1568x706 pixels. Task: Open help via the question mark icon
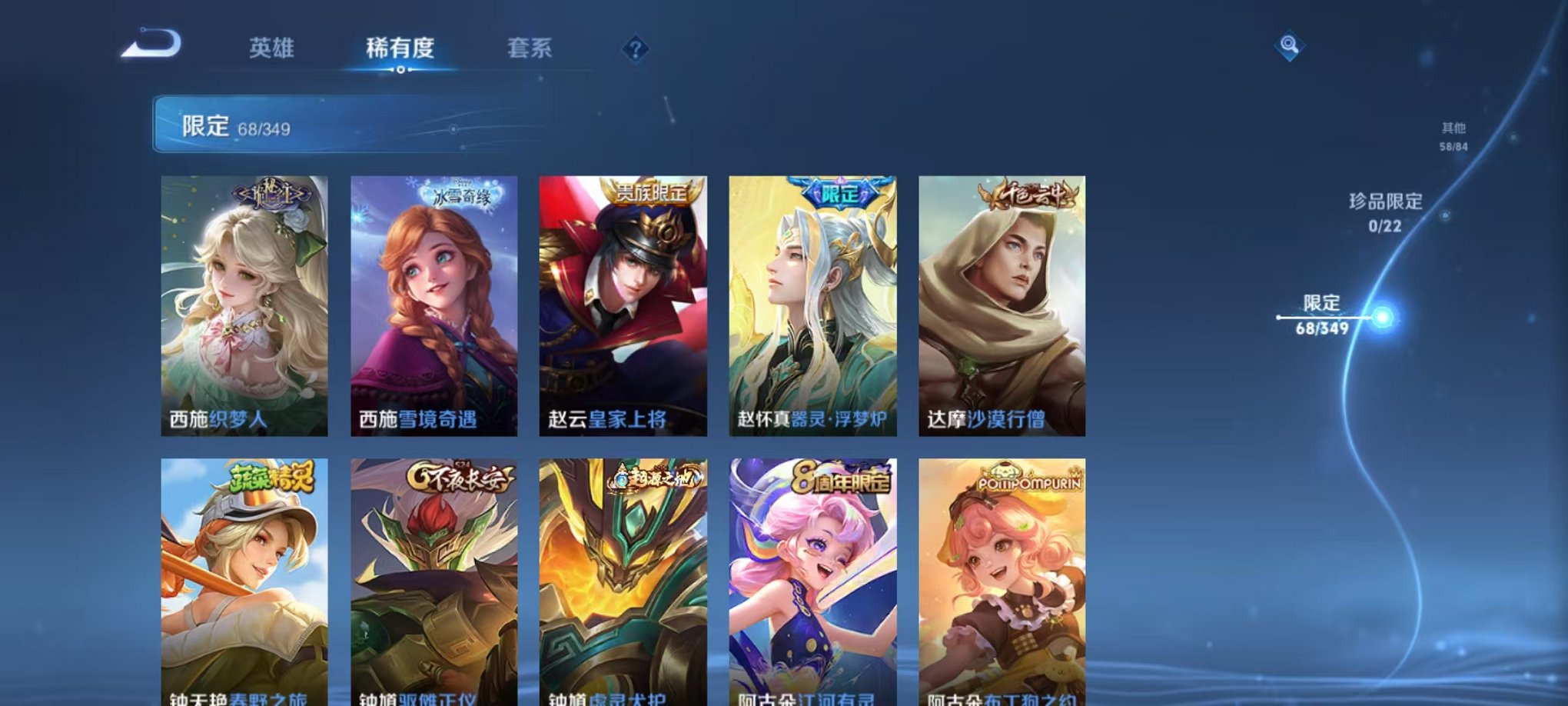point(636,49)
